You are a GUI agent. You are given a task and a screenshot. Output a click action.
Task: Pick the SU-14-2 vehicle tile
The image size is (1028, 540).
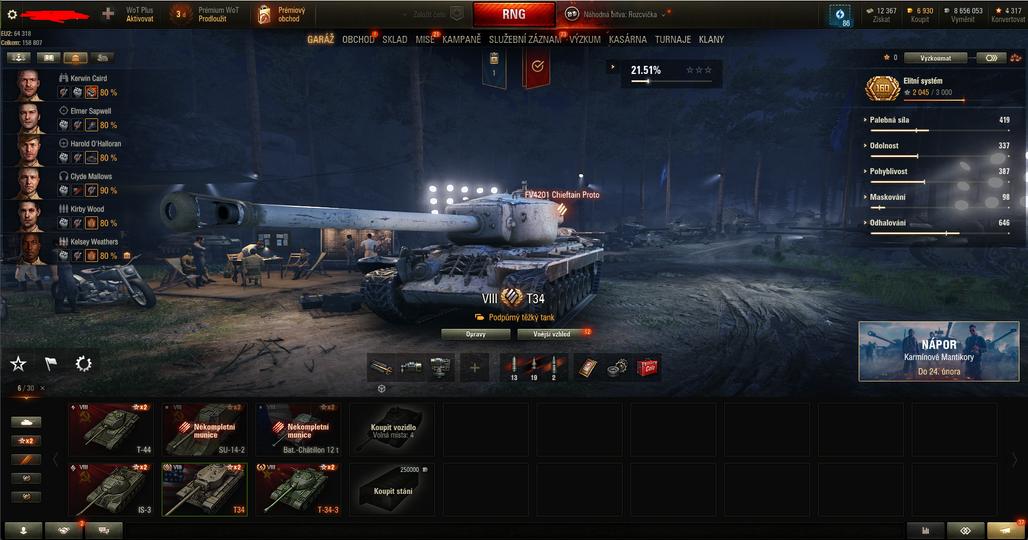(x=204, y=429)
